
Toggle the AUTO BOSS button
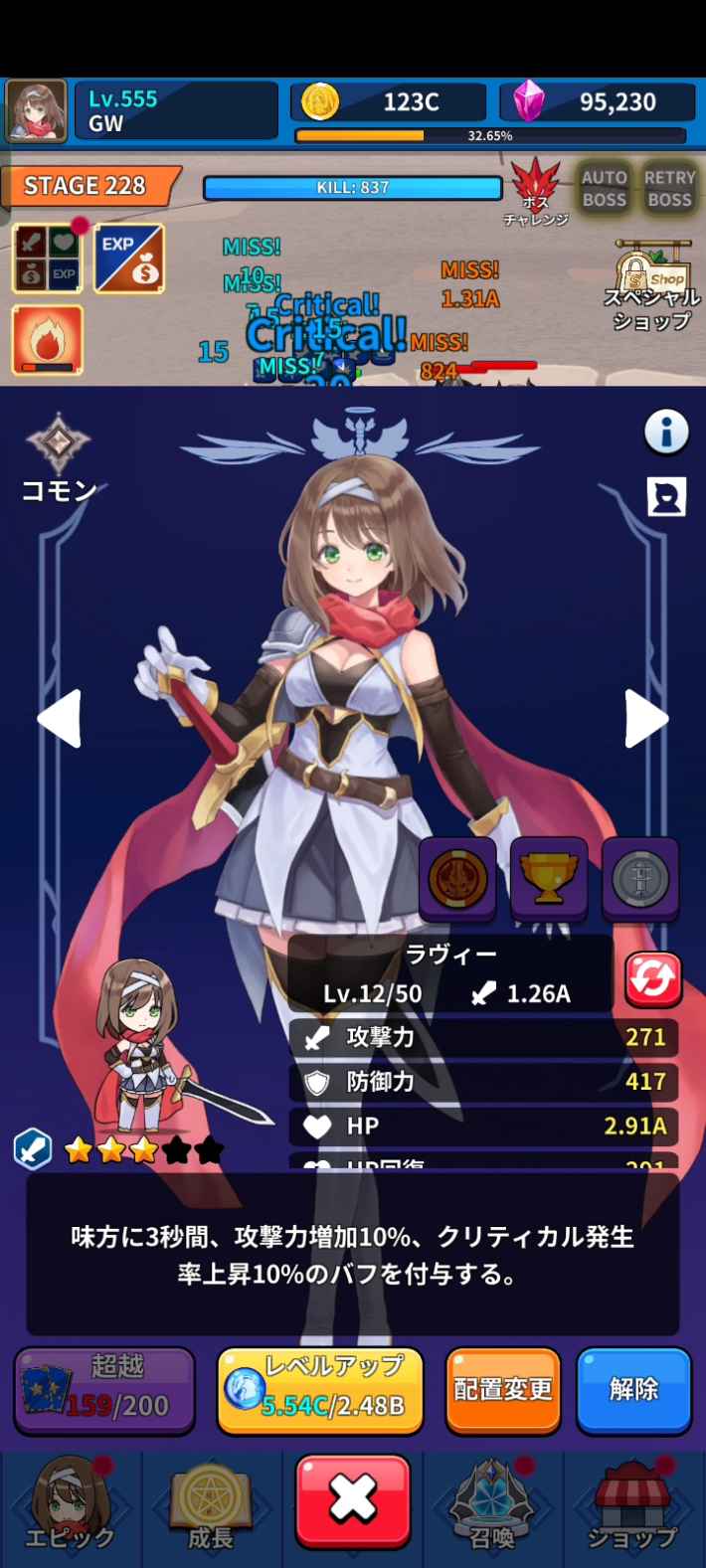tap(604, 189)
